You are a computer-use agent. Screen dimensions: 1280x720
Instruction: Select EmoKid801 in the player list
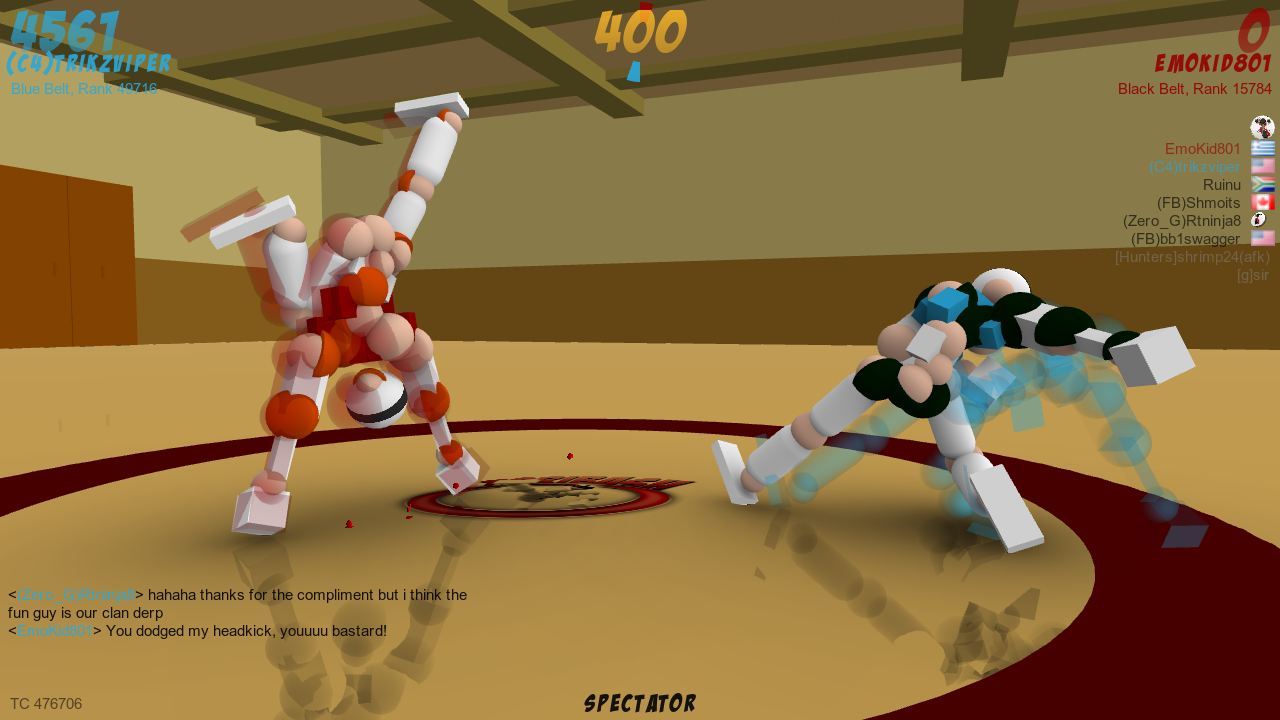coord(1202,148)
